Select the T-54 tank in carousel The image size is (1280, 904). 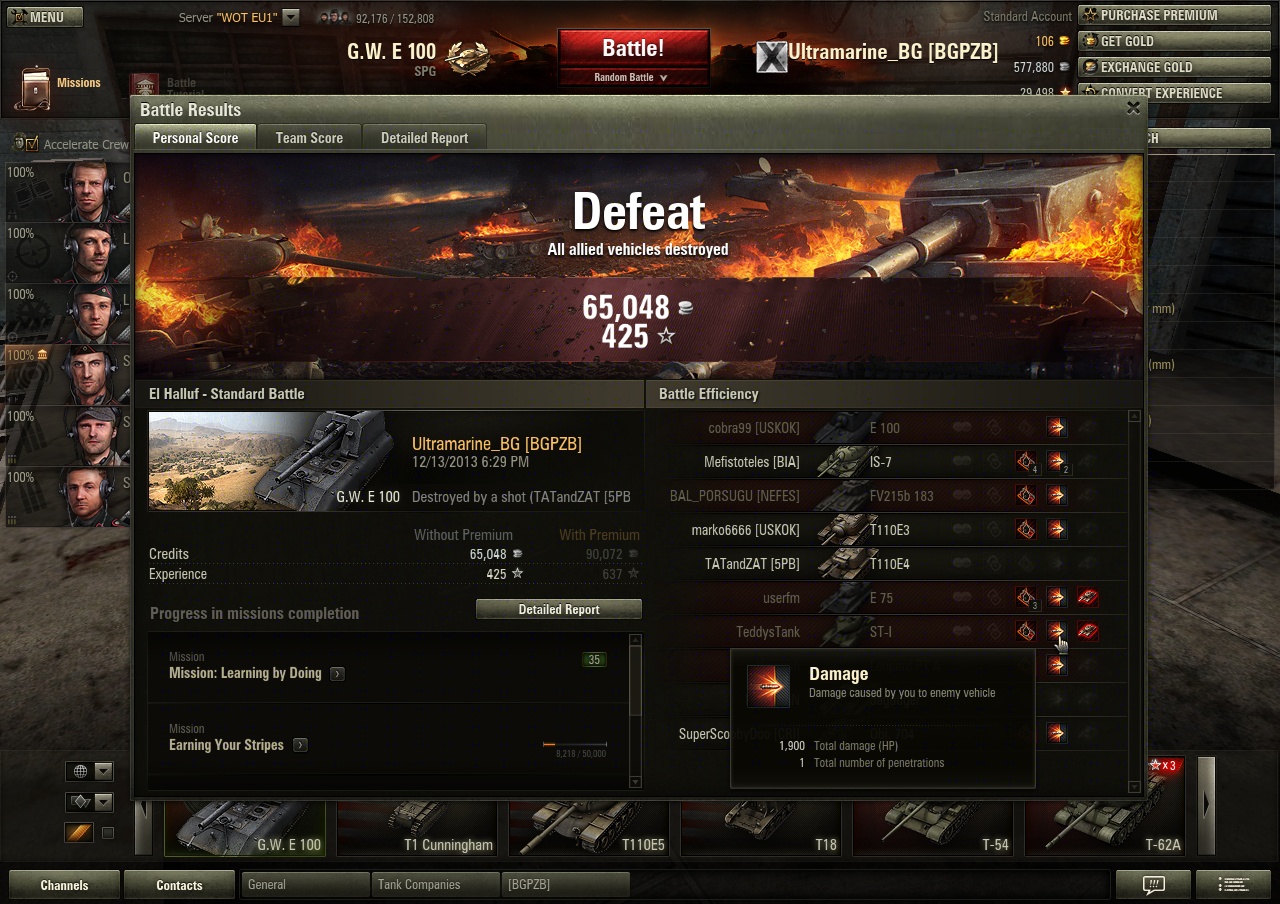point(936,828)
